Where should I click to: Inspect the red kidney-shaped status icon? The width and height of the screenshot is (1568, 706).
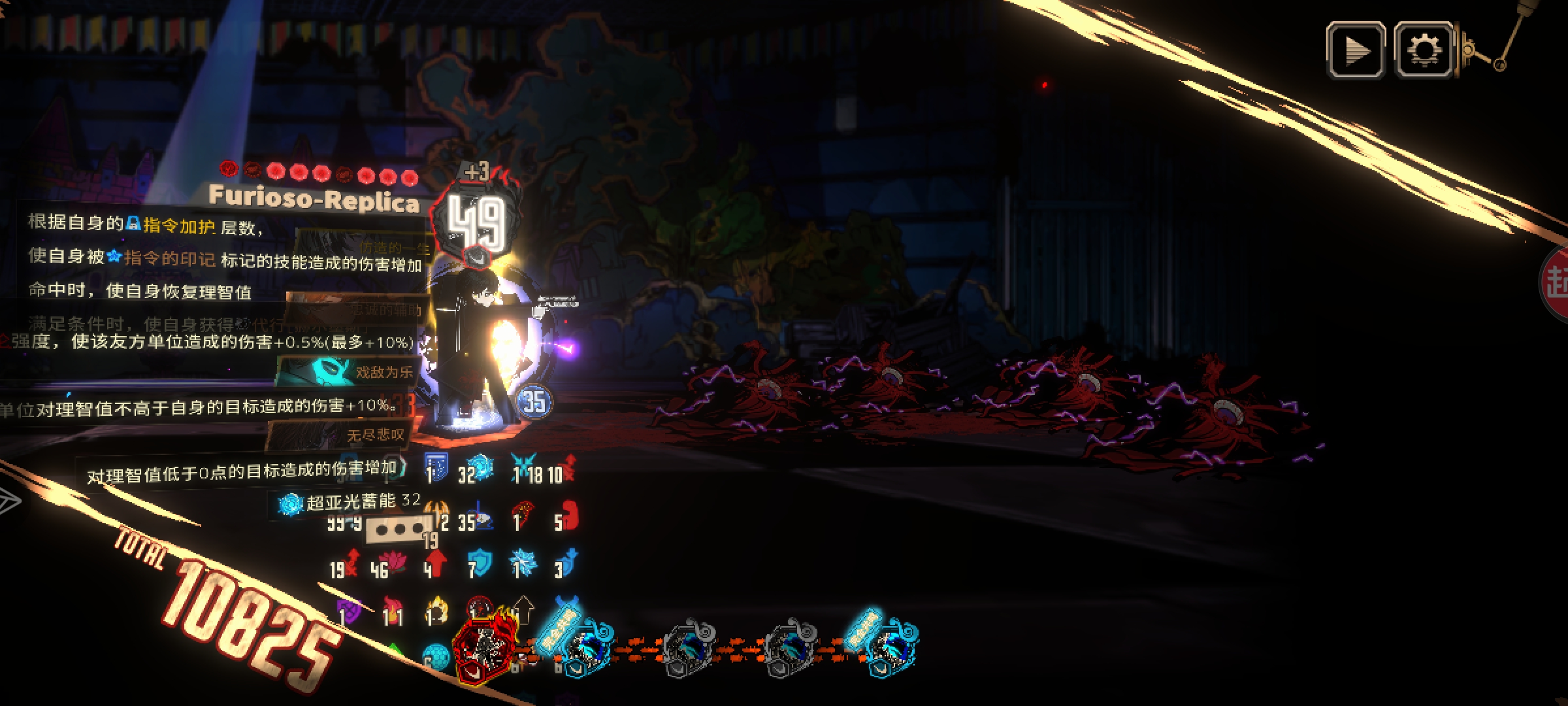567,516
